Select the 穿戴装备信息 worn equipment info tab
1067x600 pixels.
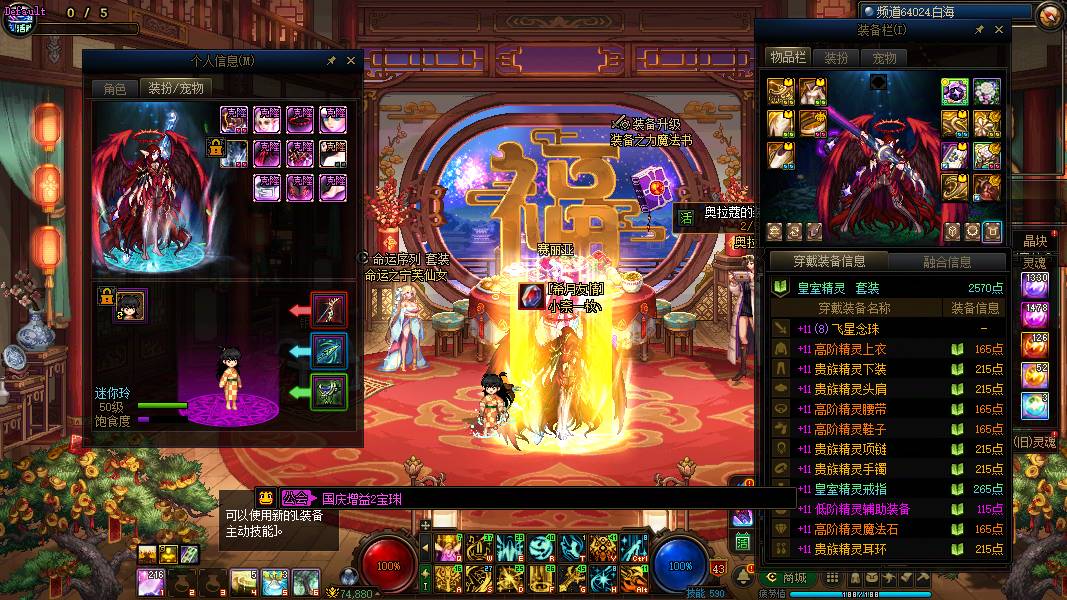[829, 262]
